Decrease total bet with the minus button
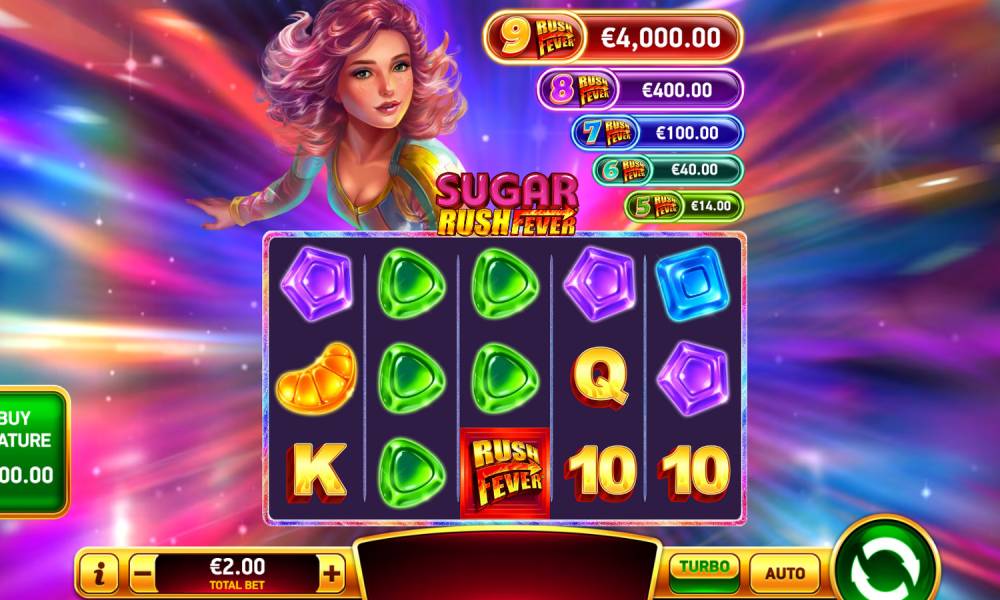The image size is (1000, 600). tap(142, 574)
